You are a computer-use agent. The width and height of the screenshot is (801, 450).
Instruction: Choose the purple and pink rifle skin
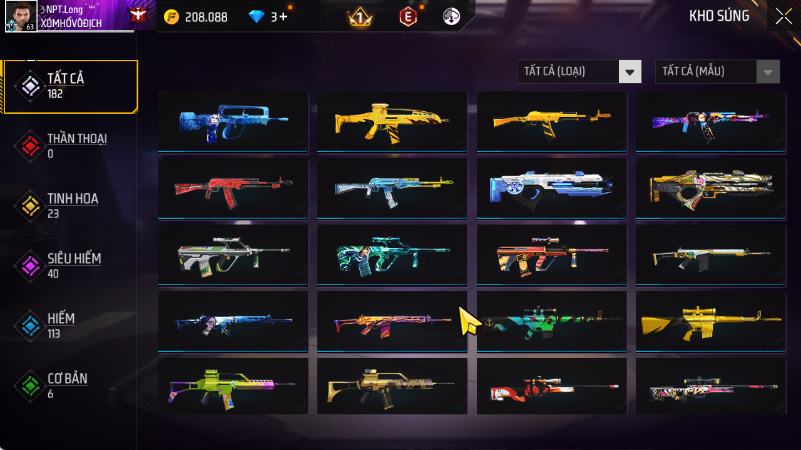pyautogui.click(x=711, y=121)
